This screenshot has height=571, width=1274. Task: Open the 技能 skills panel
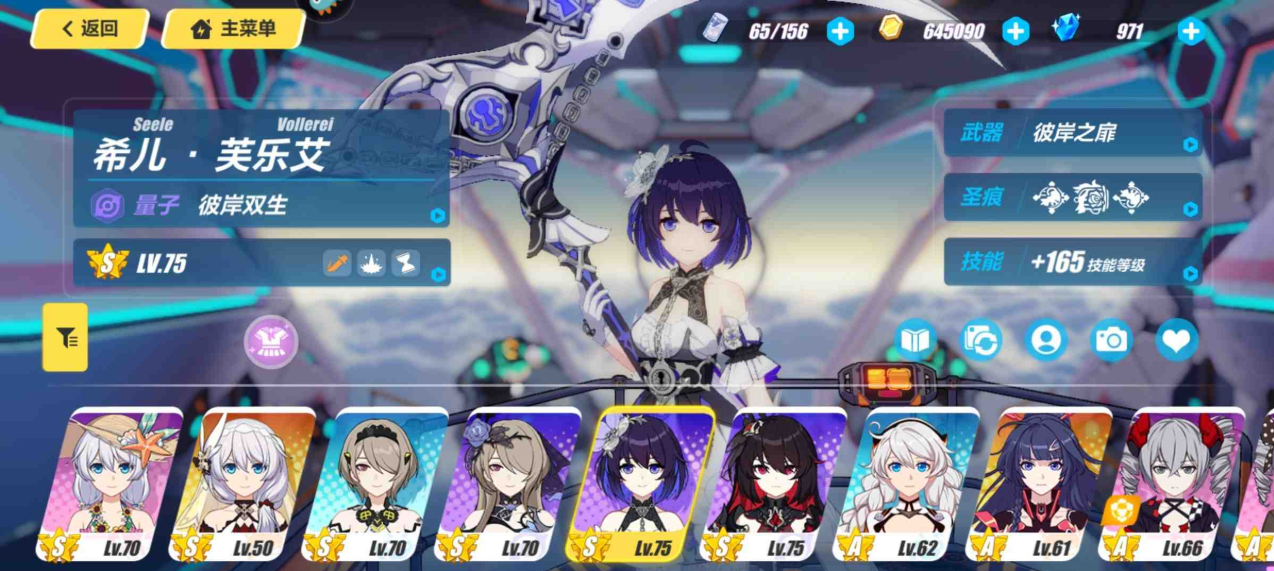(x=1072, y=262)
